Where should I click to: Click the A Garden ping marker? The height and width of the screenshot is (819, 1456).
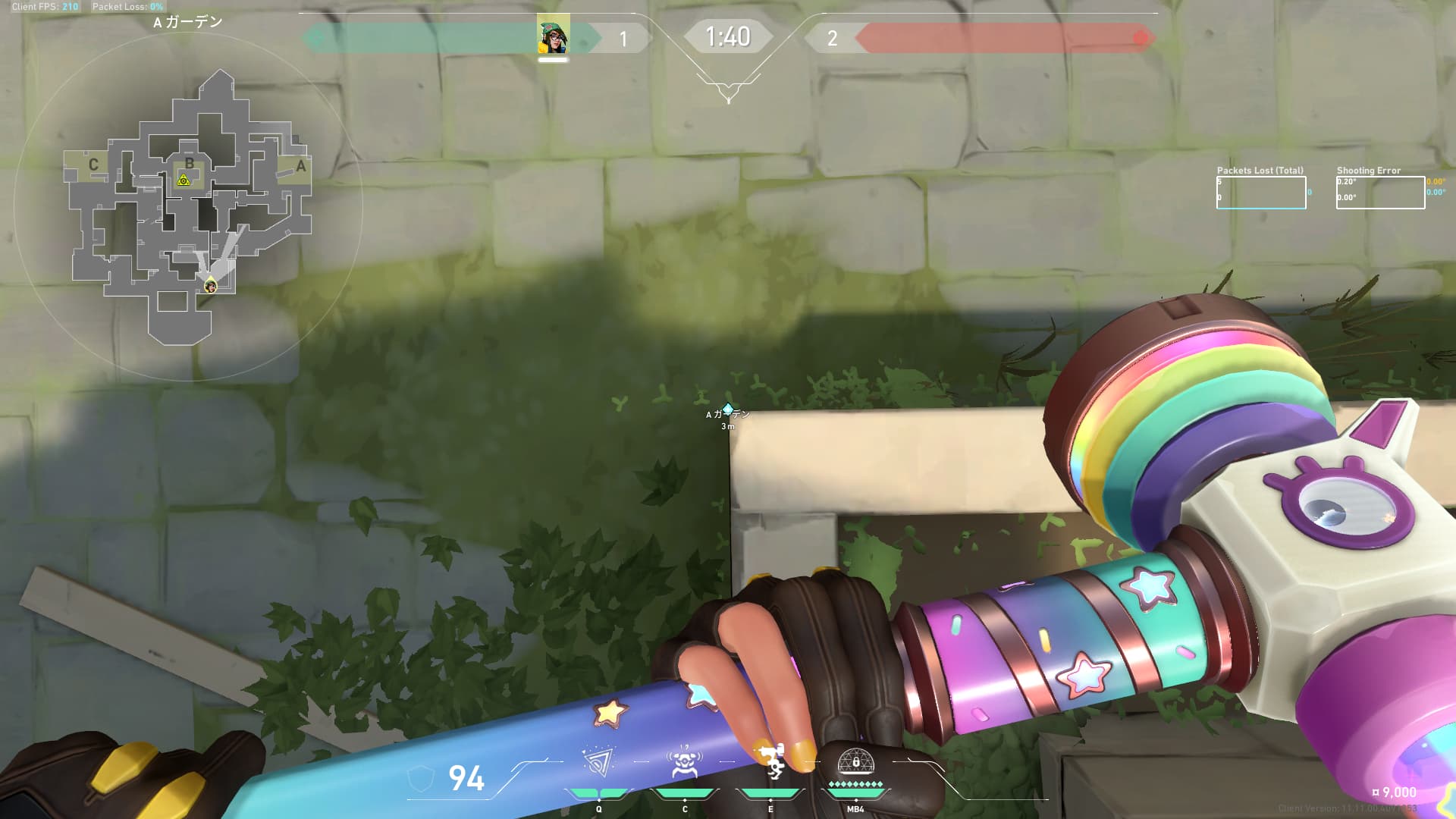(x=728, y=410)
